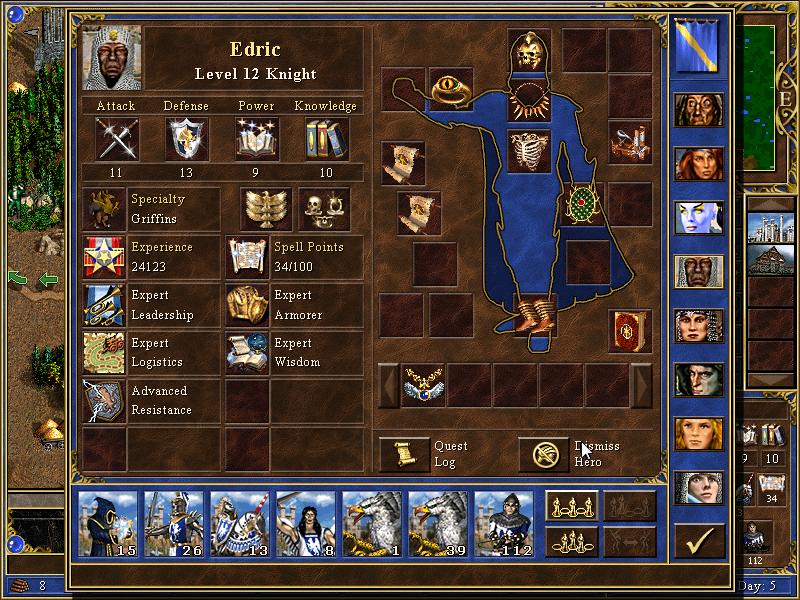800x600 pixels.
Task: Select the Expert Logistics skill
Action: [104, 353]
